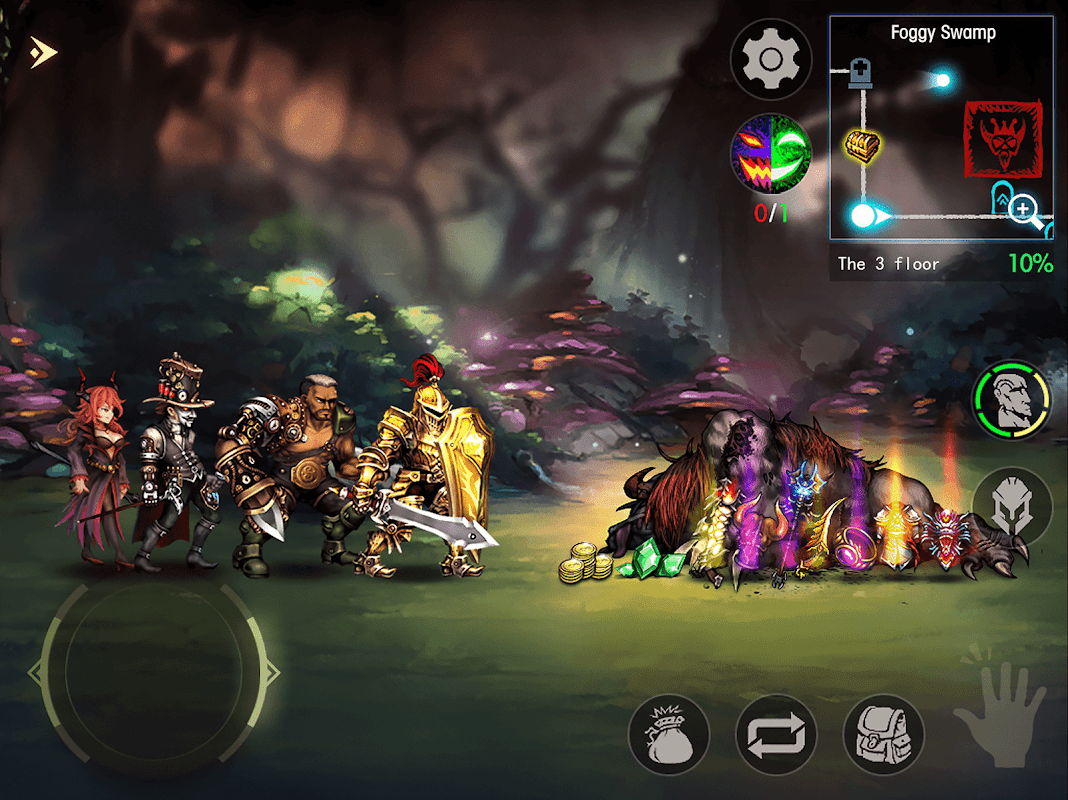Open the backpack inventory
The image size is (1068, 800).
[x=882, y=735]
